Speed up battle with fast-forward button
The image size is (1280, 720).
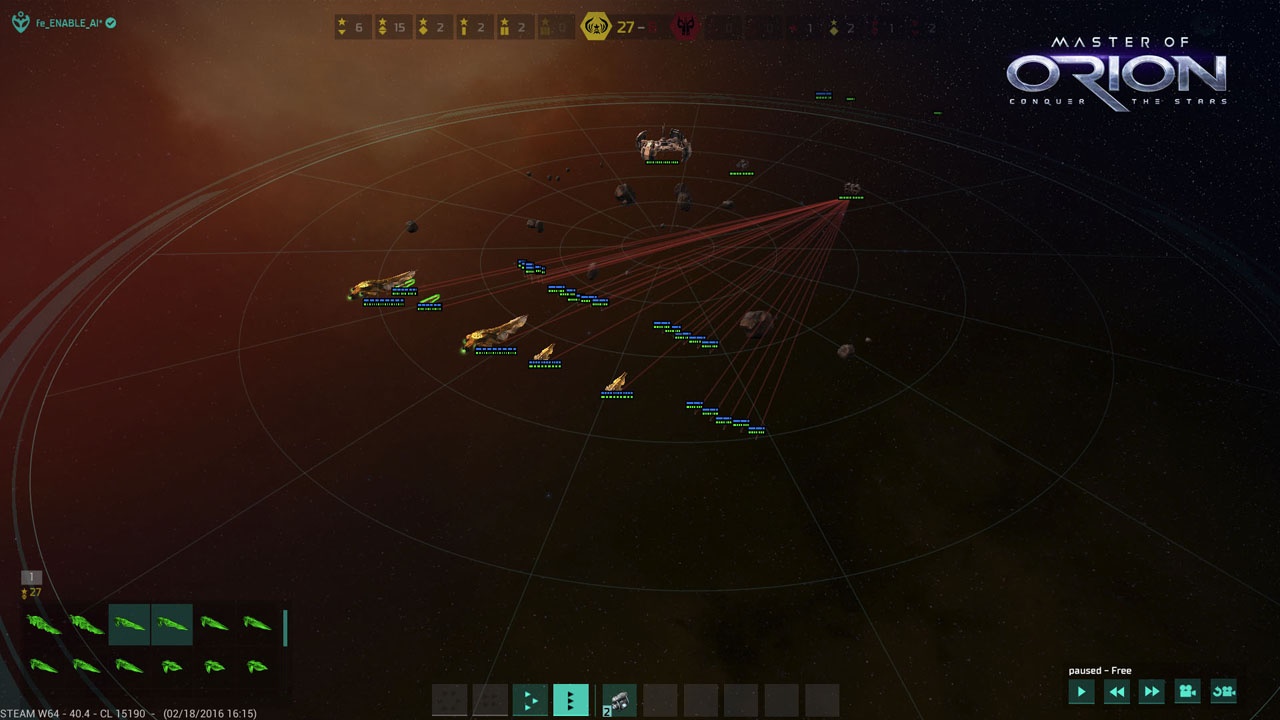1152,691
